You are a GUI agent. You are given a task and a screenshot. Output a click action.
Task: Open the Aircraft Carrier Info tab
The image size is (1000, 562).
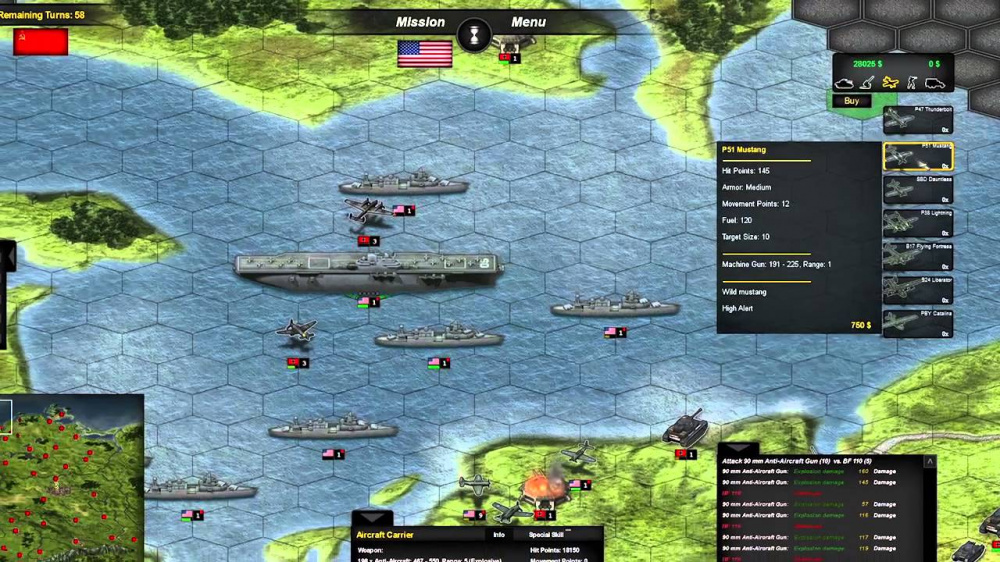click(x=498, y=535)
